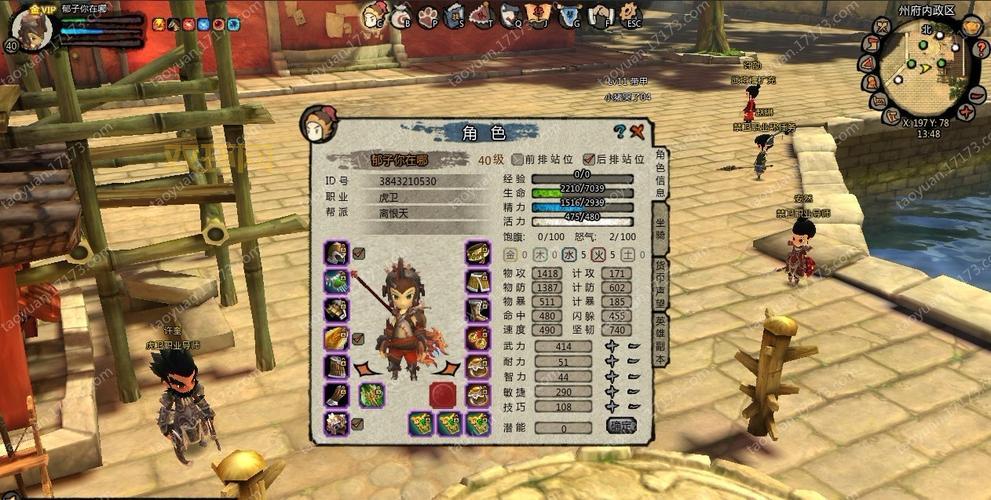Confirm attribute points with the 确定 button

coord(621,425)
